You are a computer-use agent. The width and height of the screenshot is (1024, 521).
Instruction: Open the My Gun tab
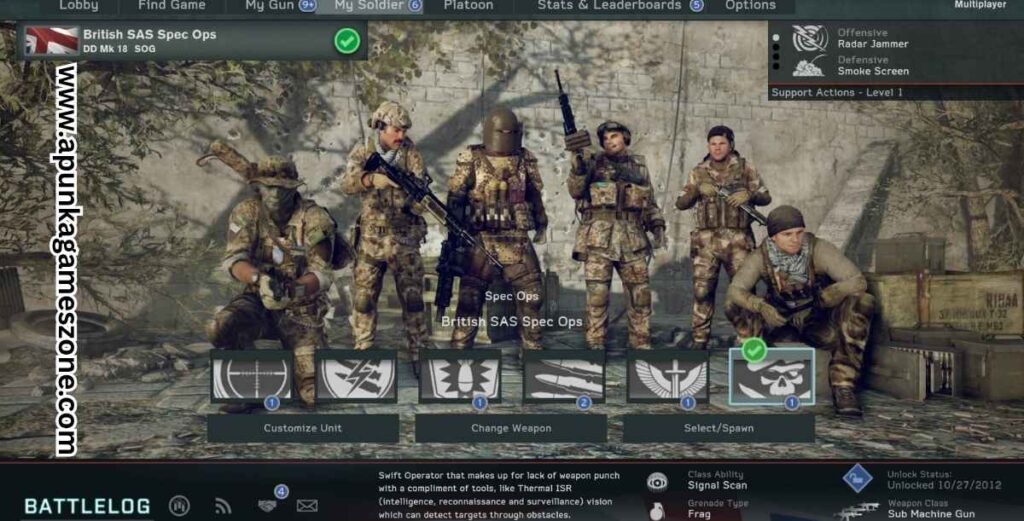click(270, 6)
